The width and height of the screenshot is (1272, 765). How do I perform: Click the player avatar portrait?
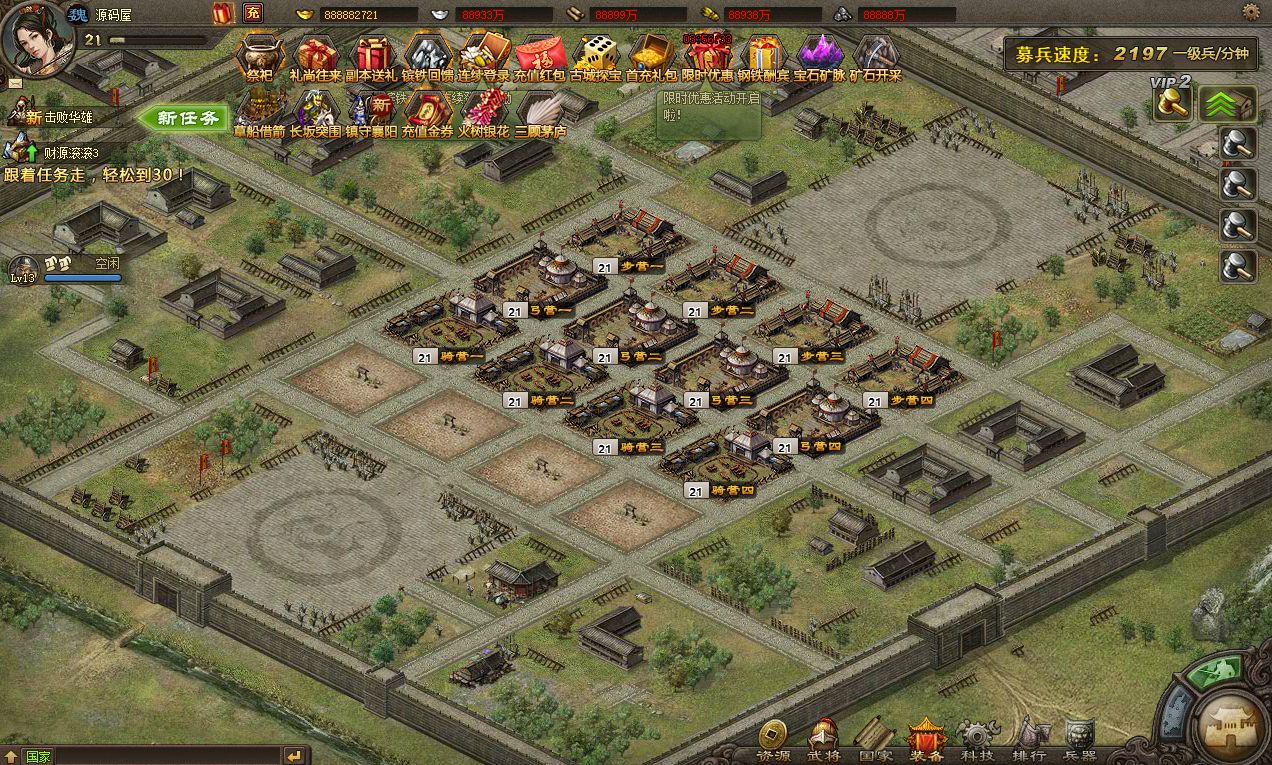(33, 38)
